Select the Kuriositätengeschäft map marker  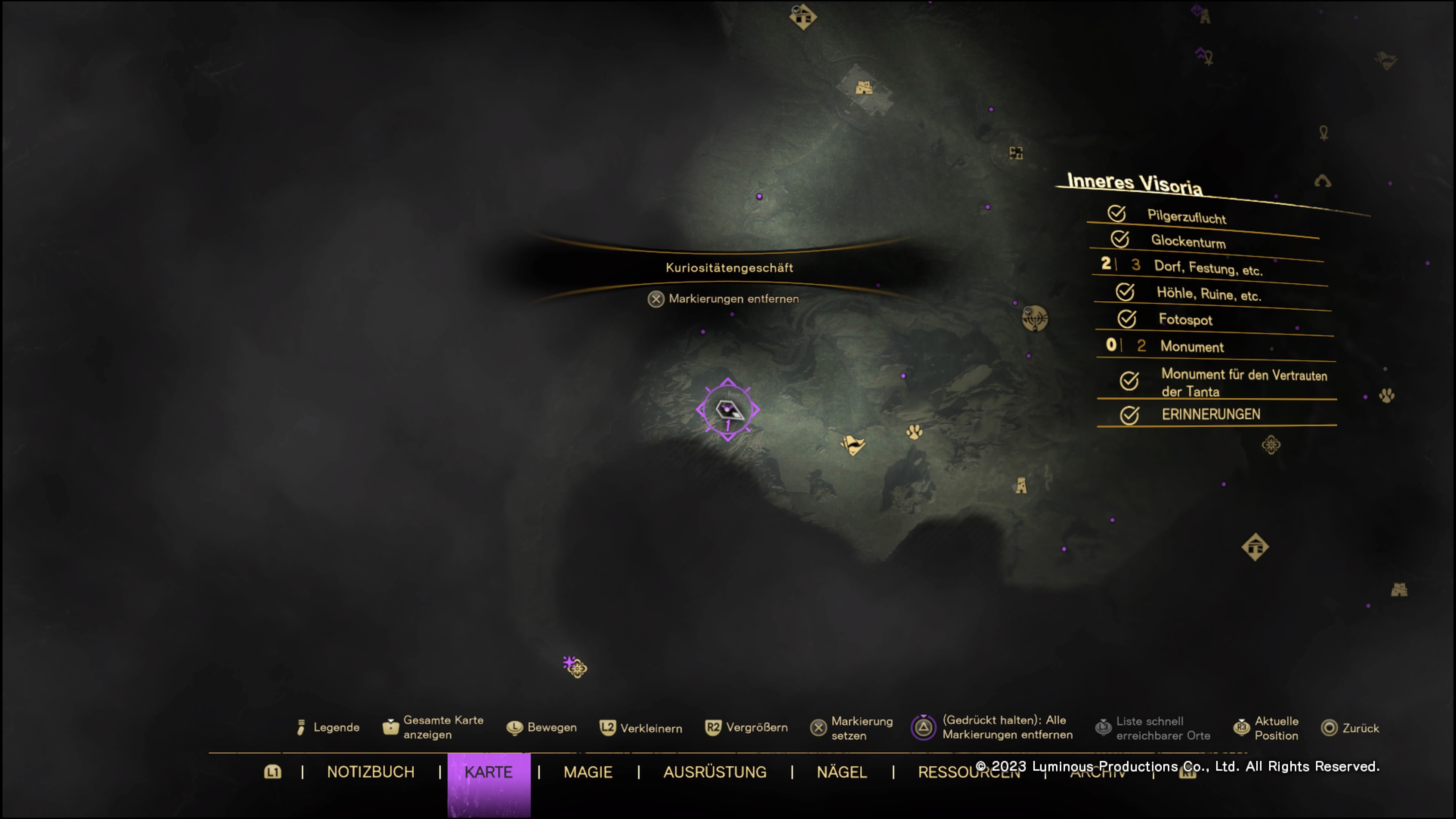click(x=728, y=410)
